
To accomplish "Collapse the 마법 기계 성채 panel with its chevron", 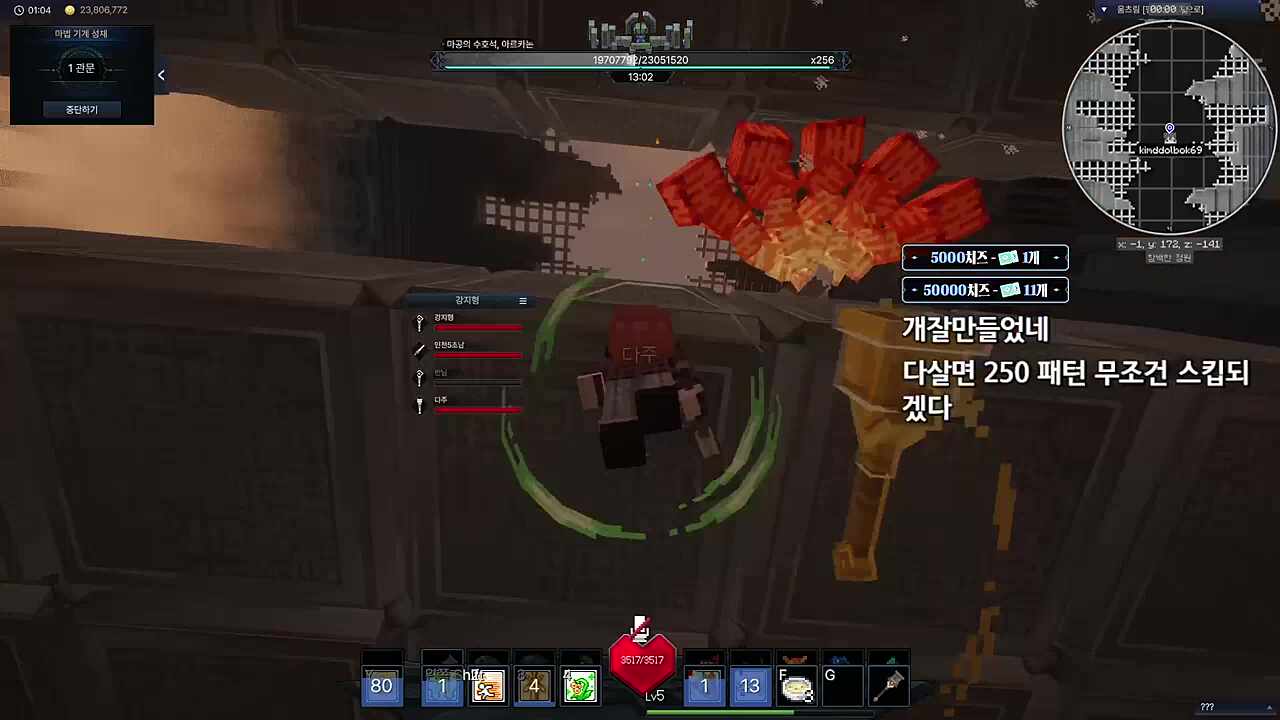I will point(161,74).
